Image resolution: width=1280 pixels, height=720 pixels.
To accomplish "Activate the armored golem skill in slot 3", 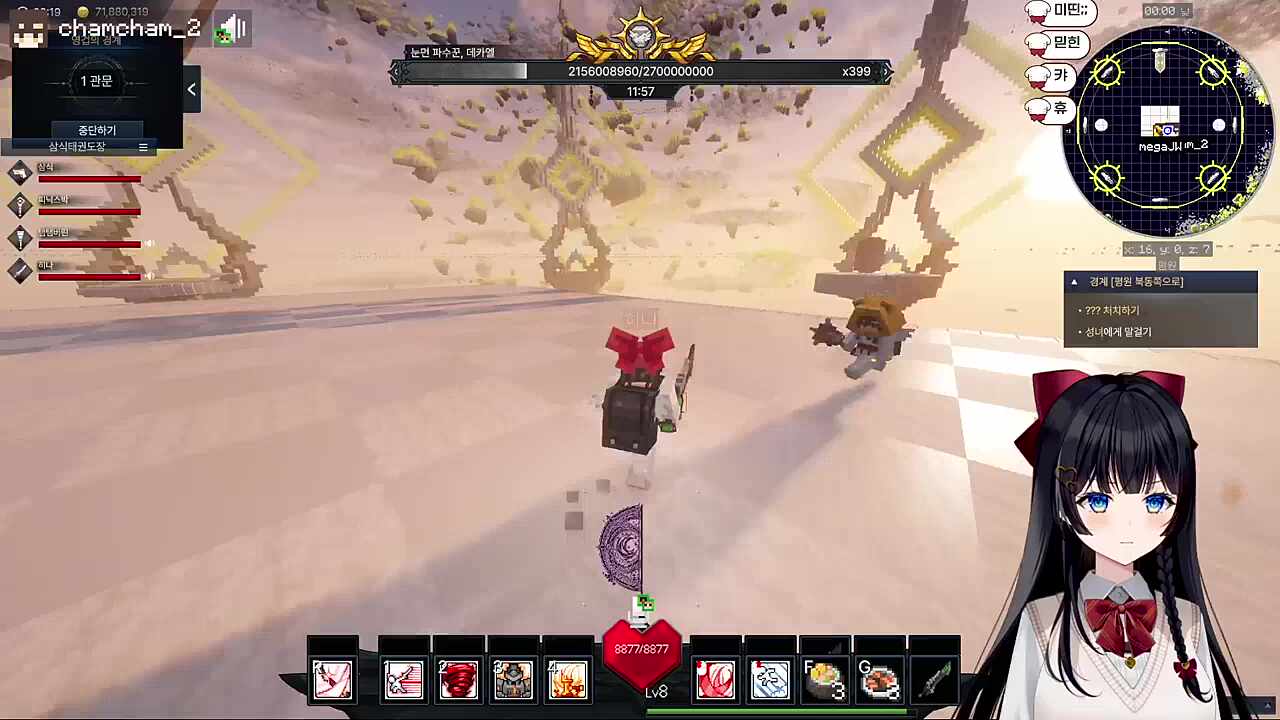I will click(513, 680).
